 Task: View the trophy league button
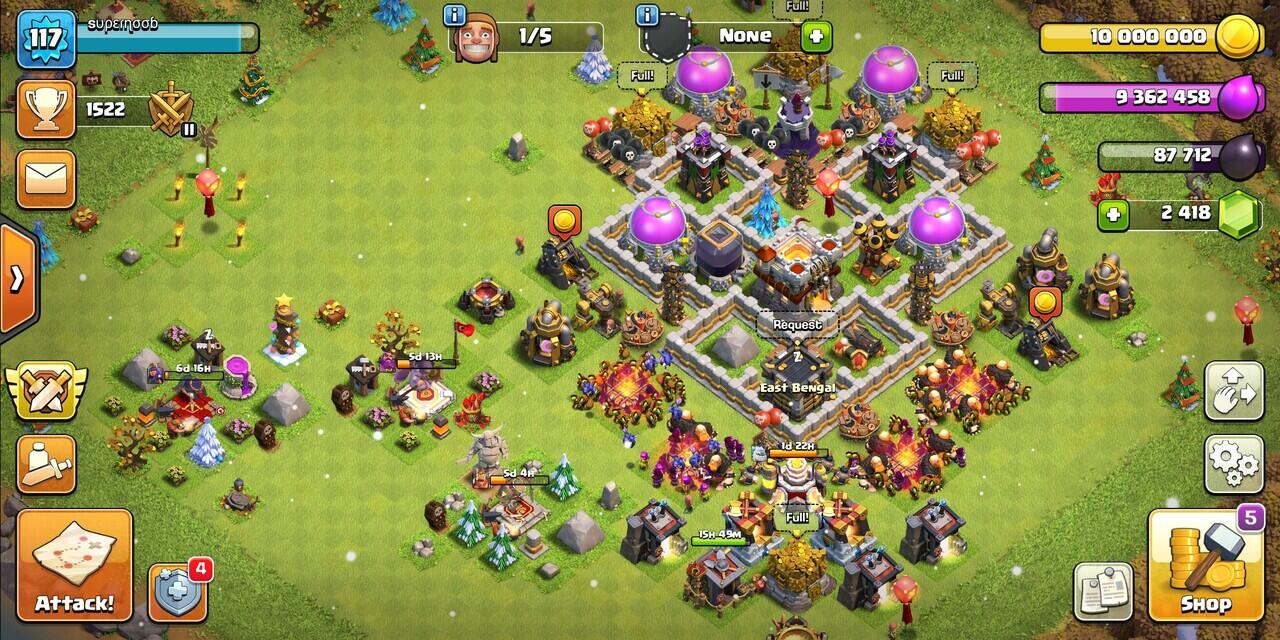click(46, 109)
